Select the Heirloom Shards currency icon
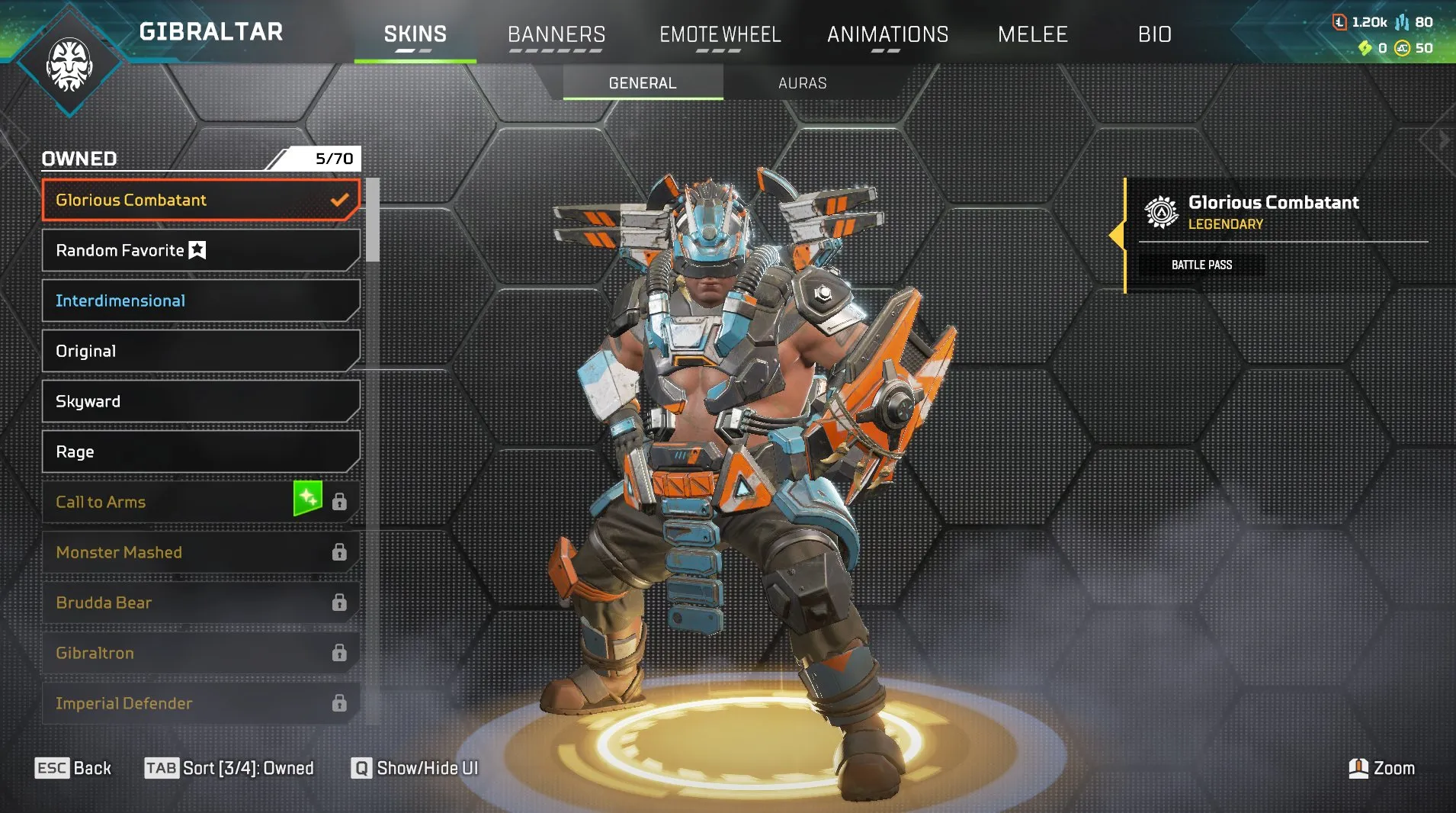Screen dimensions: 1456x813 pos(1365,48)
